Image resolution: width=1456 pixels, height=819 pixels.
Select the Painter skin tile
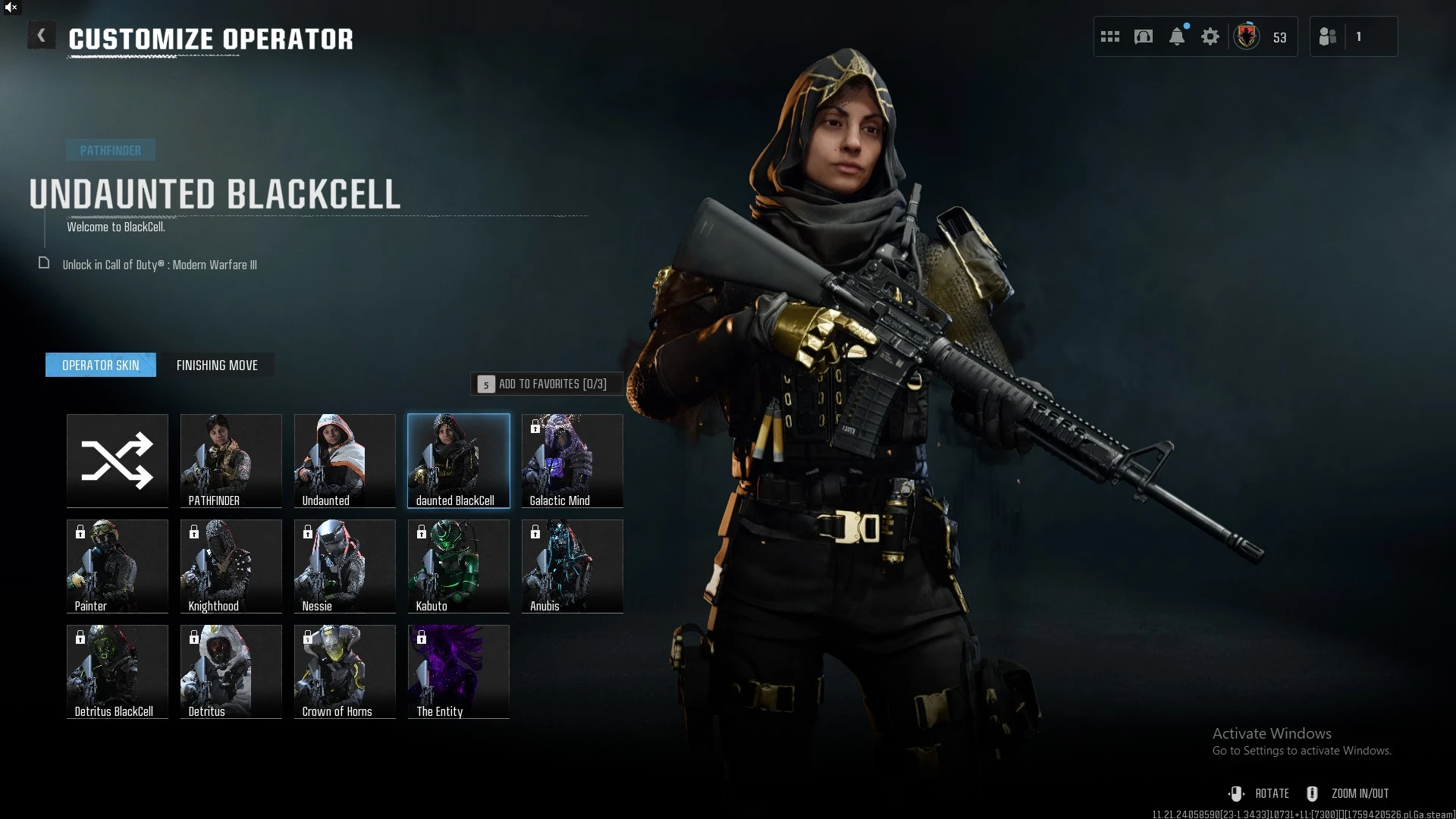pyautogui.click(x=118, y=566)
